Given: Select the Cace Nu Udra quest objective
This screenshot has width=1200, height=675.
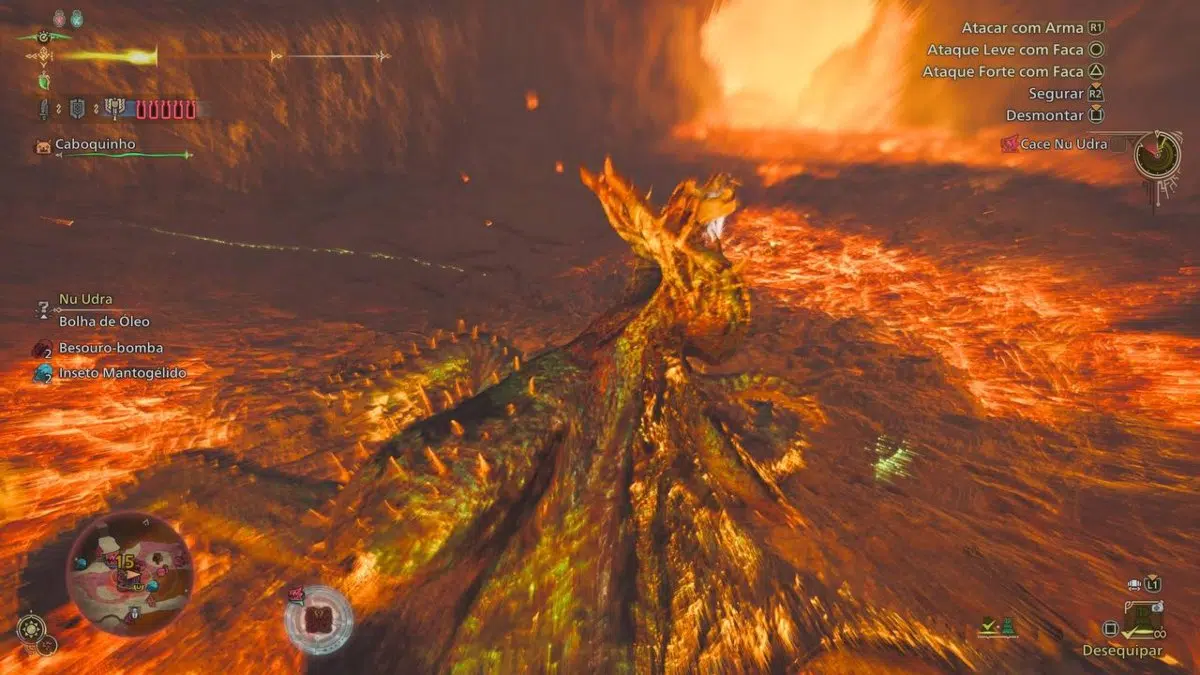Looking at the screenshot, I should coord(1061,144).
